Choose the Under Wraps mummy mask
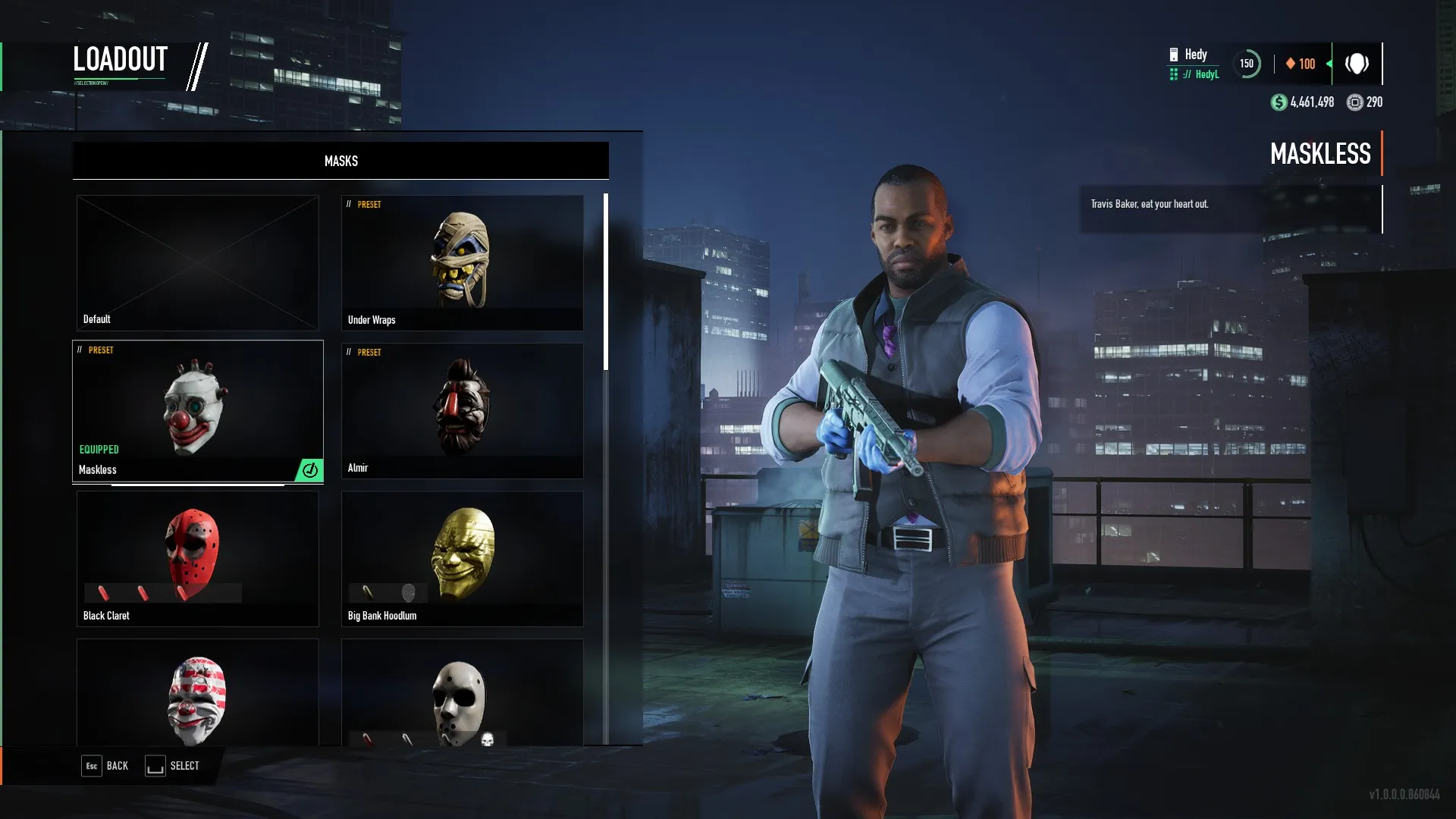Image resolution: width=1456 pixels, height=819 pixels. [x=462, y=262]
